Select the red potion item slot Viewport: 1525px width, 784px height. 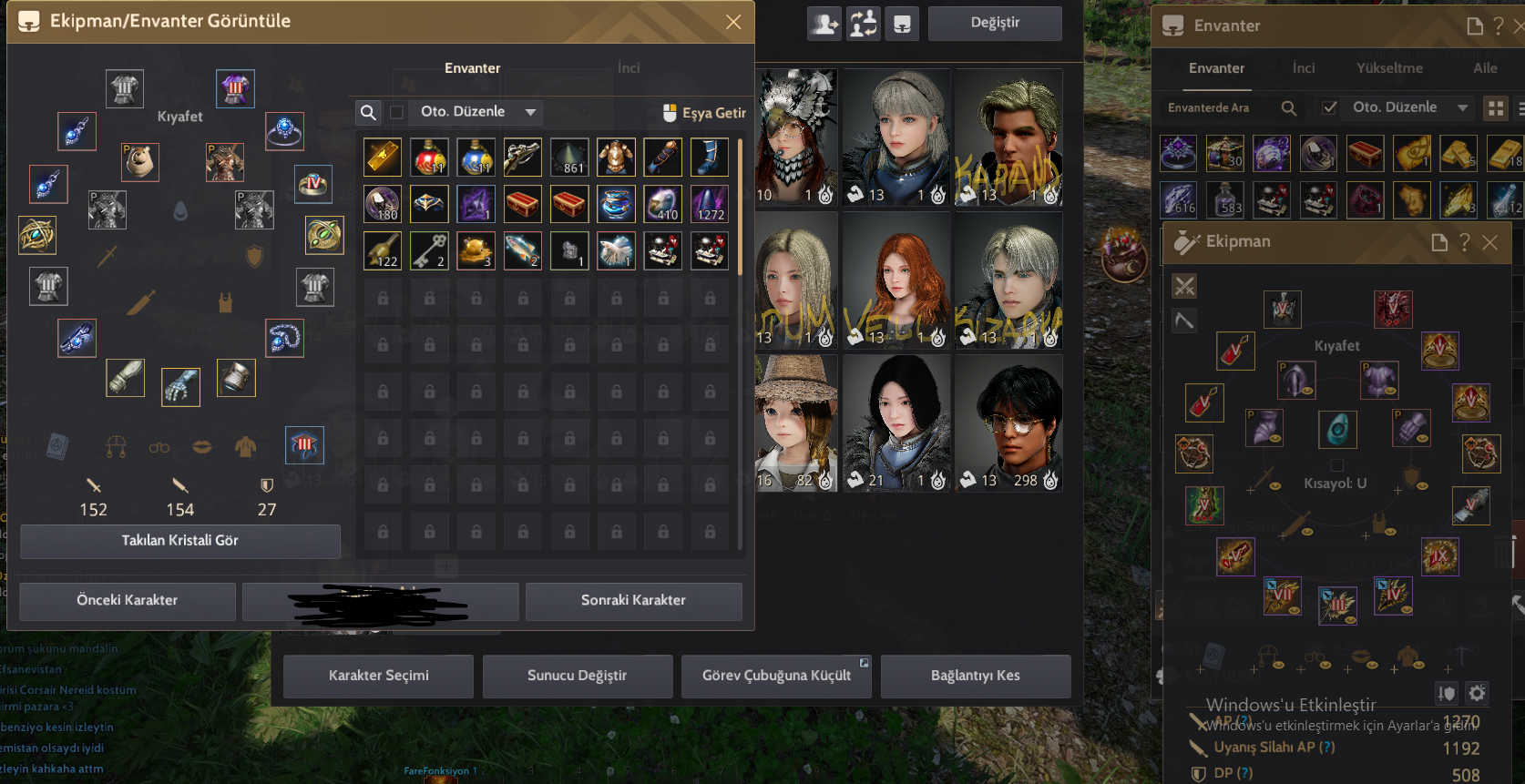click(429, 157)
